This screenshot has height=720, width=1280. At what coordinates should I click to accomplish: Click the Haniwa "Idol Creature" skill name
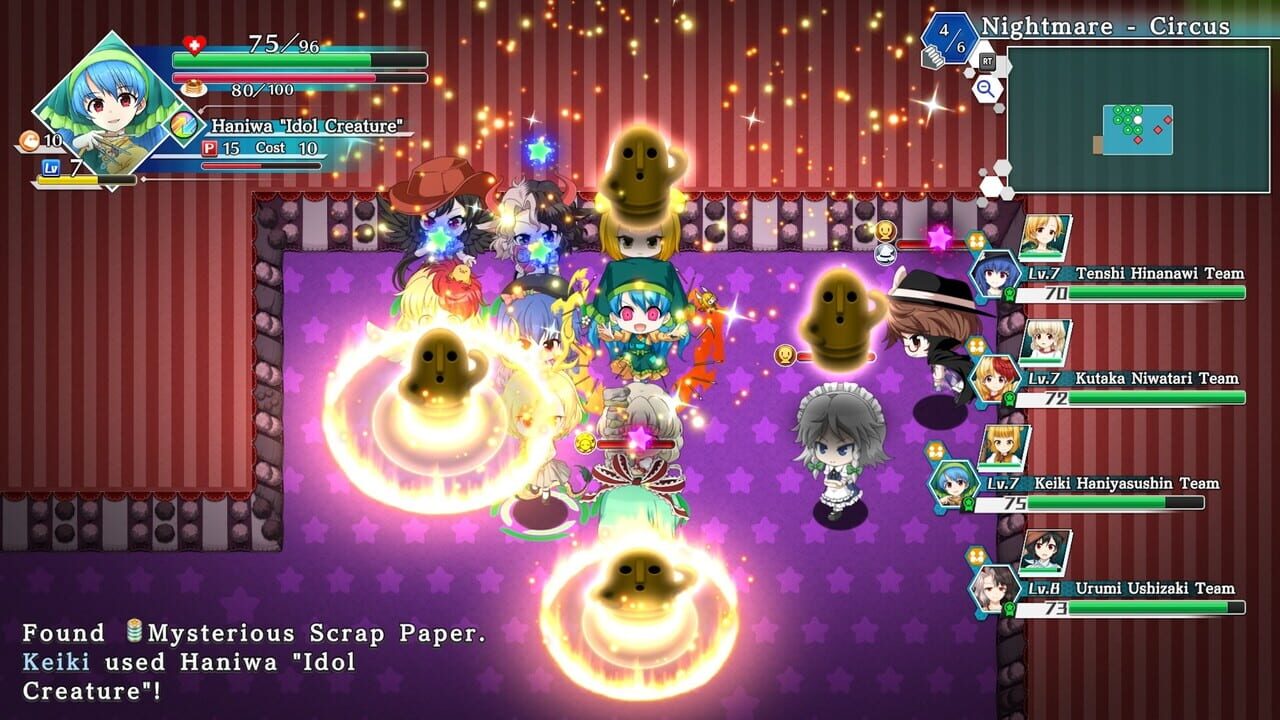(x=306, y=125)
